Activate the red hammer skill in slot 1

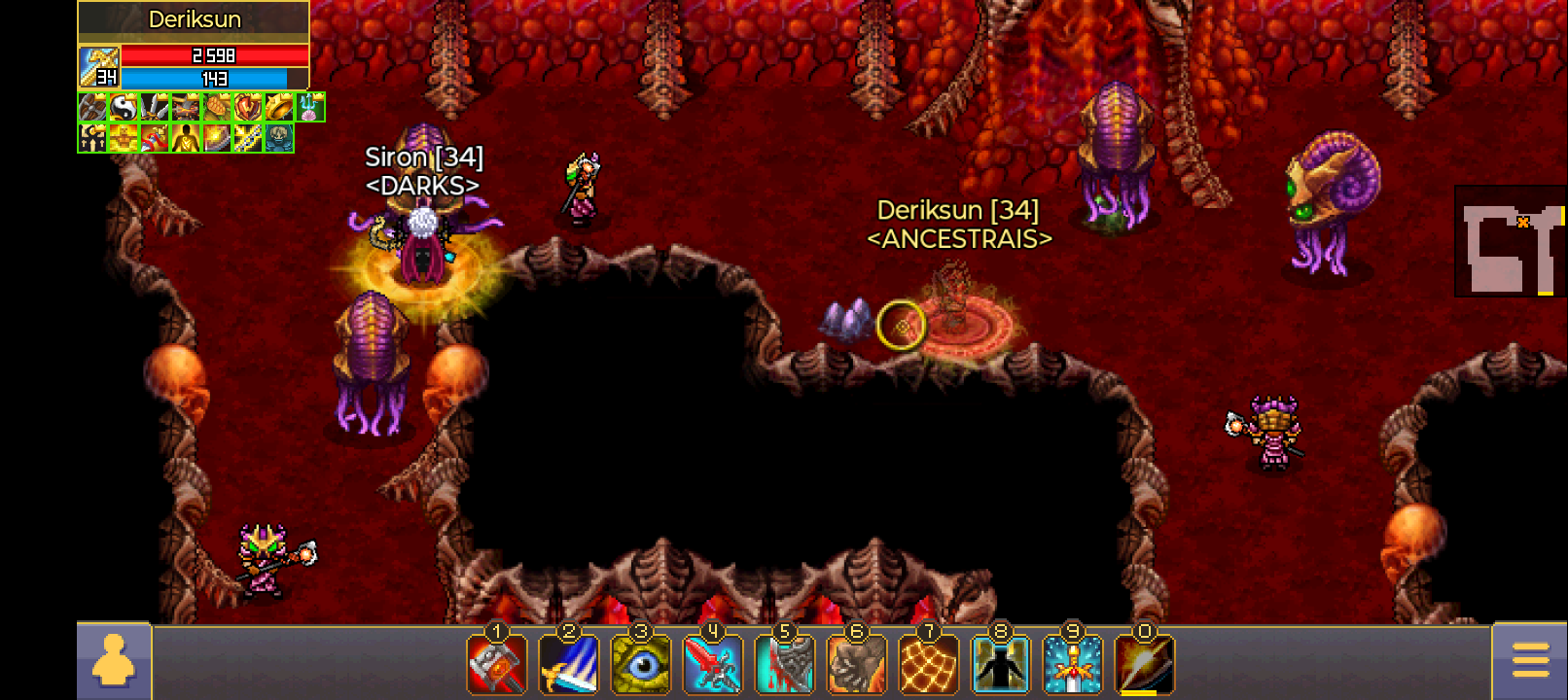coord(497,665)
